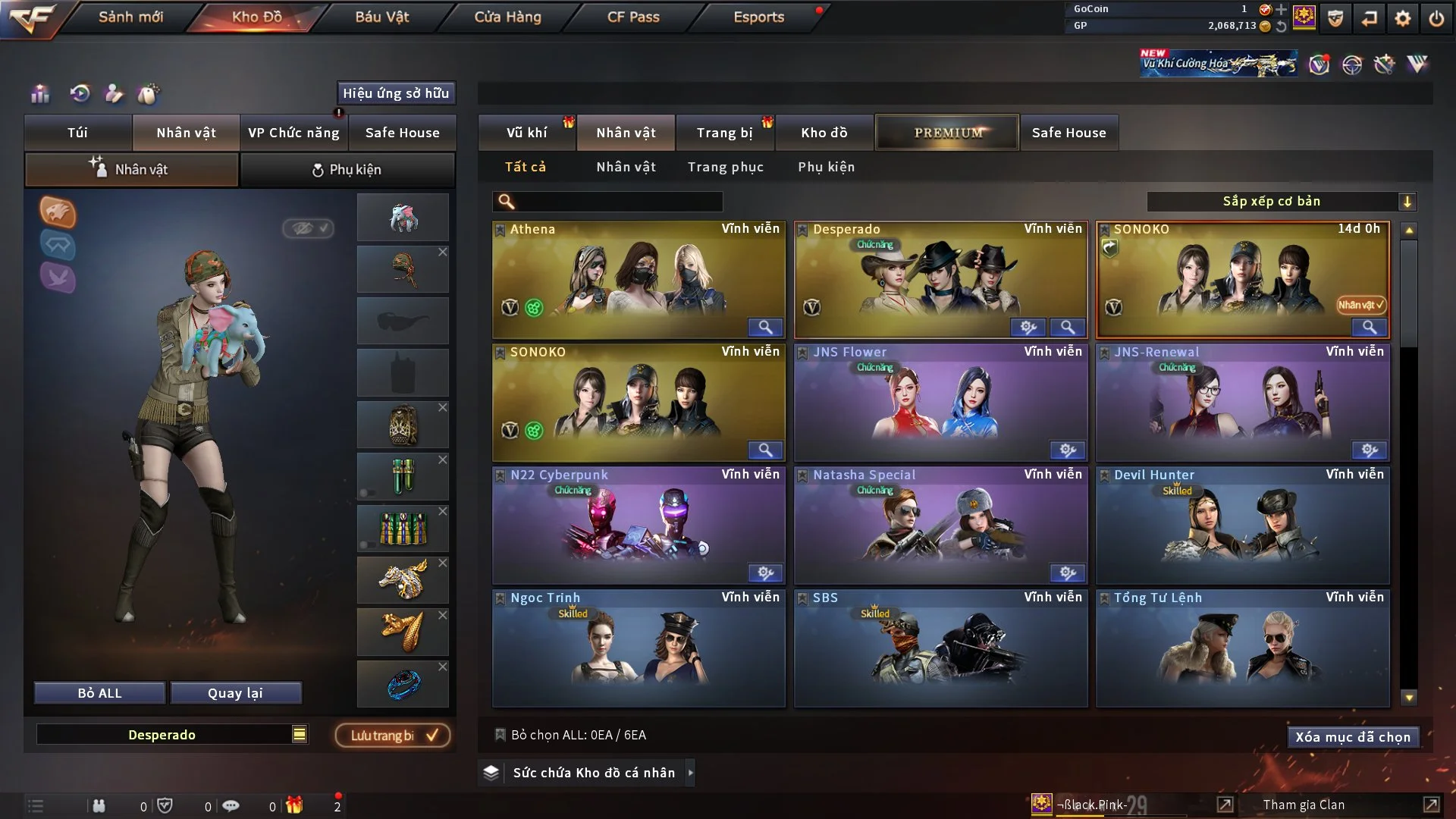1456x819 pixels.
Task: Click gear setup icon on Desperado card
Action: [x=1028, y=327]
